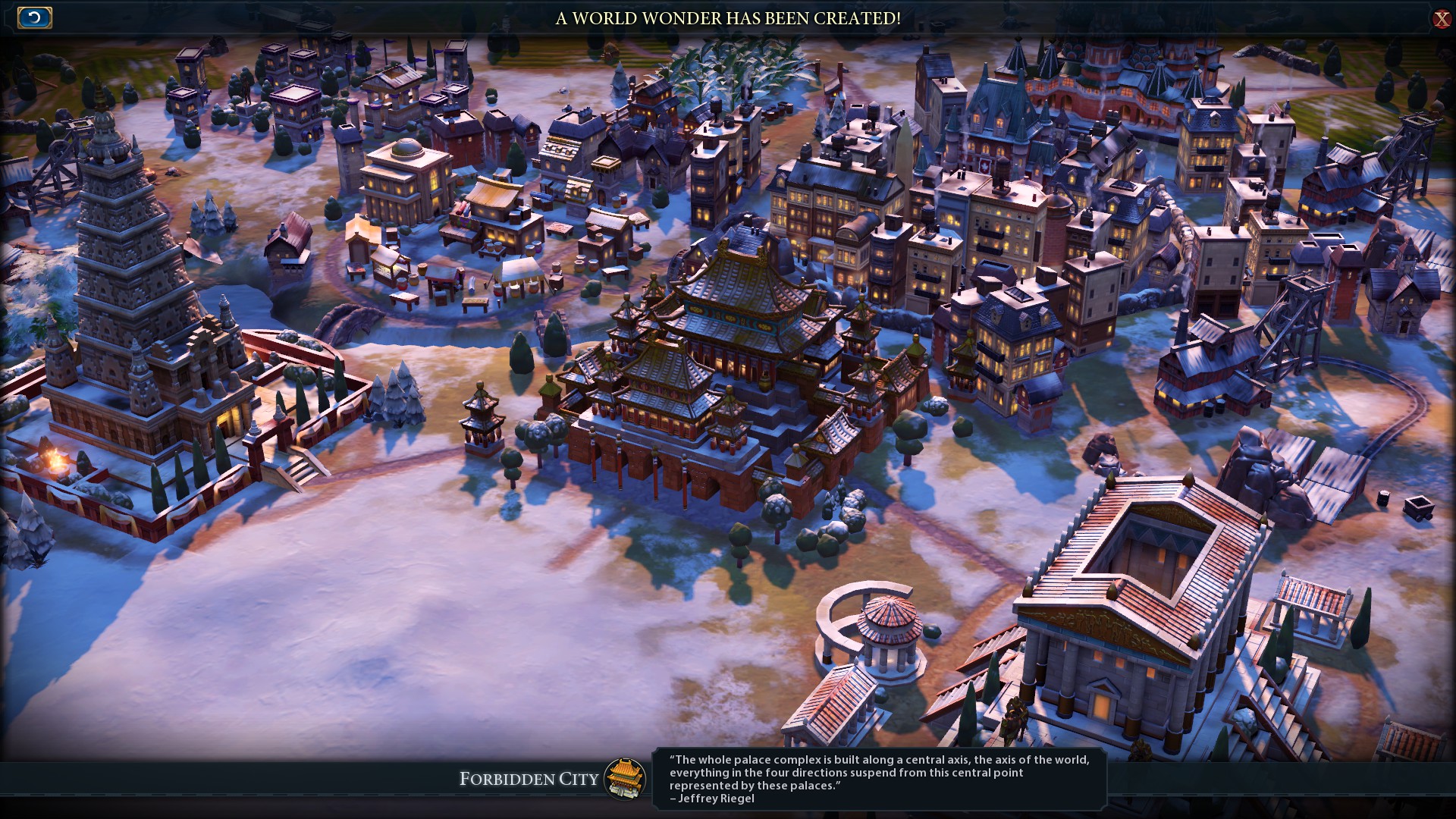The image size is (1456, 819).
Task: Replay the wonder construction movie
Action: pos(34,17)
